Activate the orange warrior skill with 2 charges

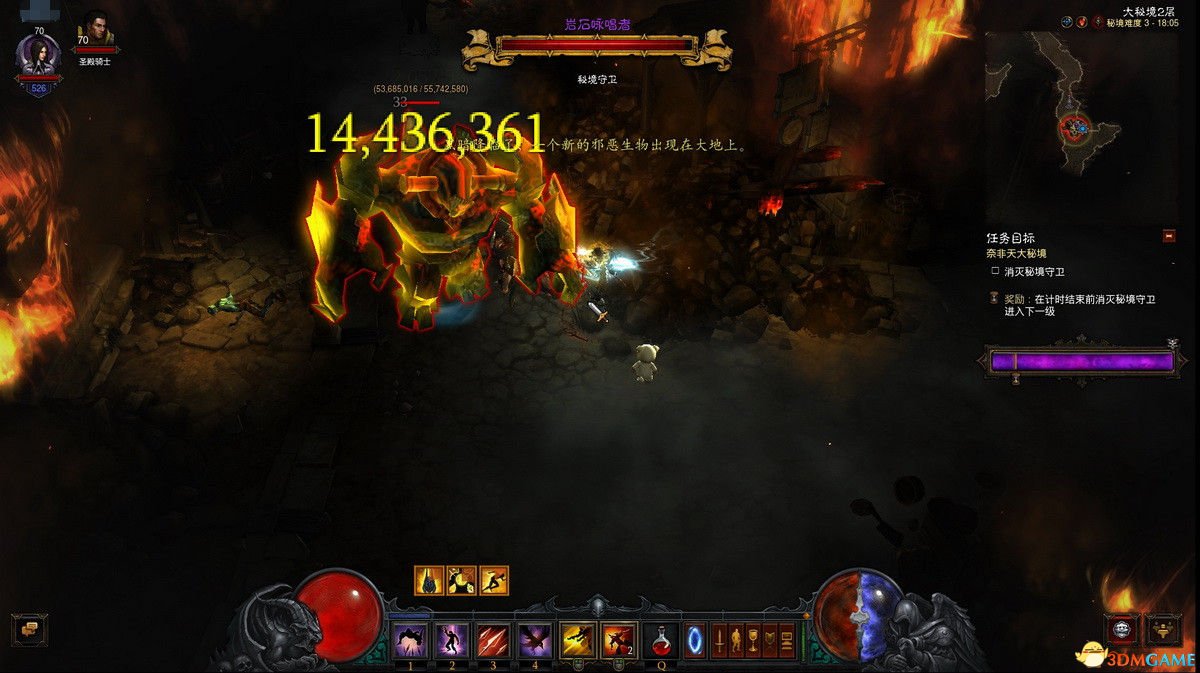(618, 639)
